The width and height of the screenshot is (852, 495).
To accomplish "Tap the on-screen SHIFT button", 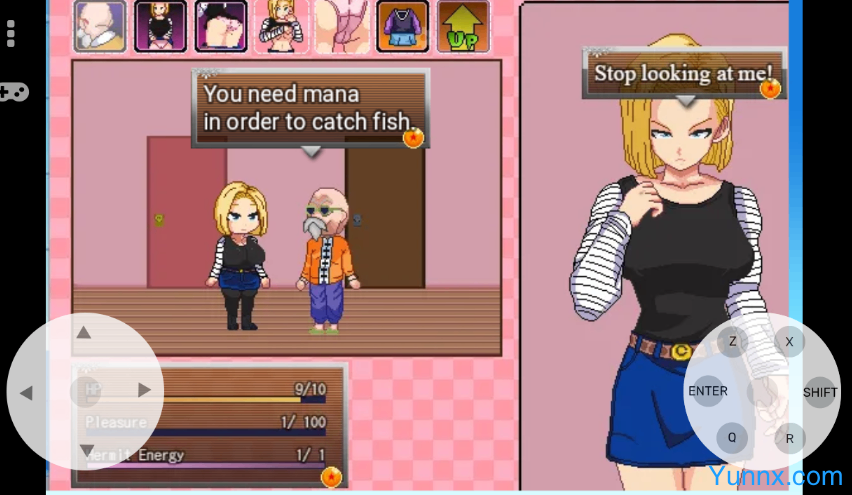I will click(819, 392).
